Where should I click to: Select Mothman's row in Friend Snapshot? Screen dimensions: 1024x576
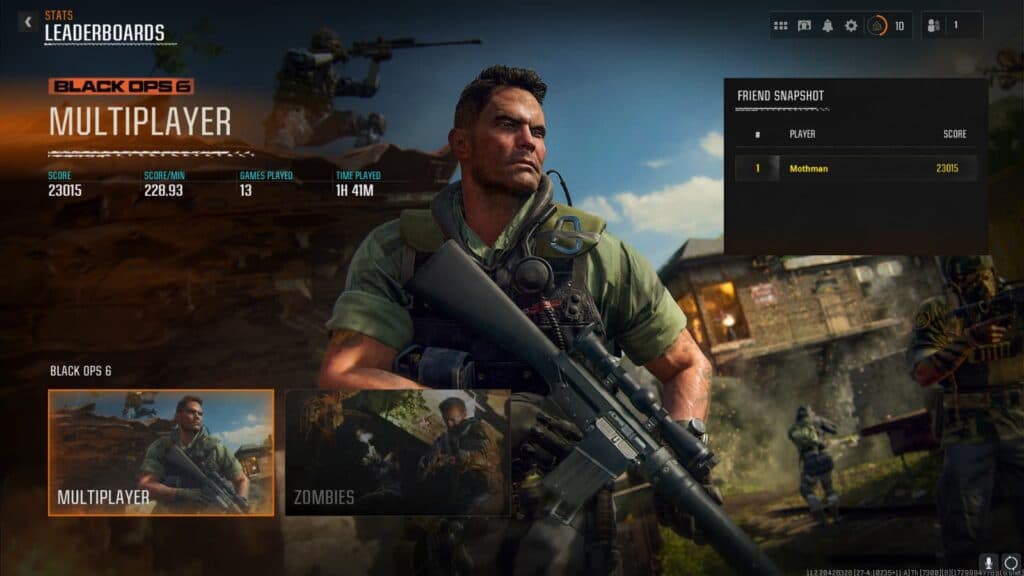(856, 168)
